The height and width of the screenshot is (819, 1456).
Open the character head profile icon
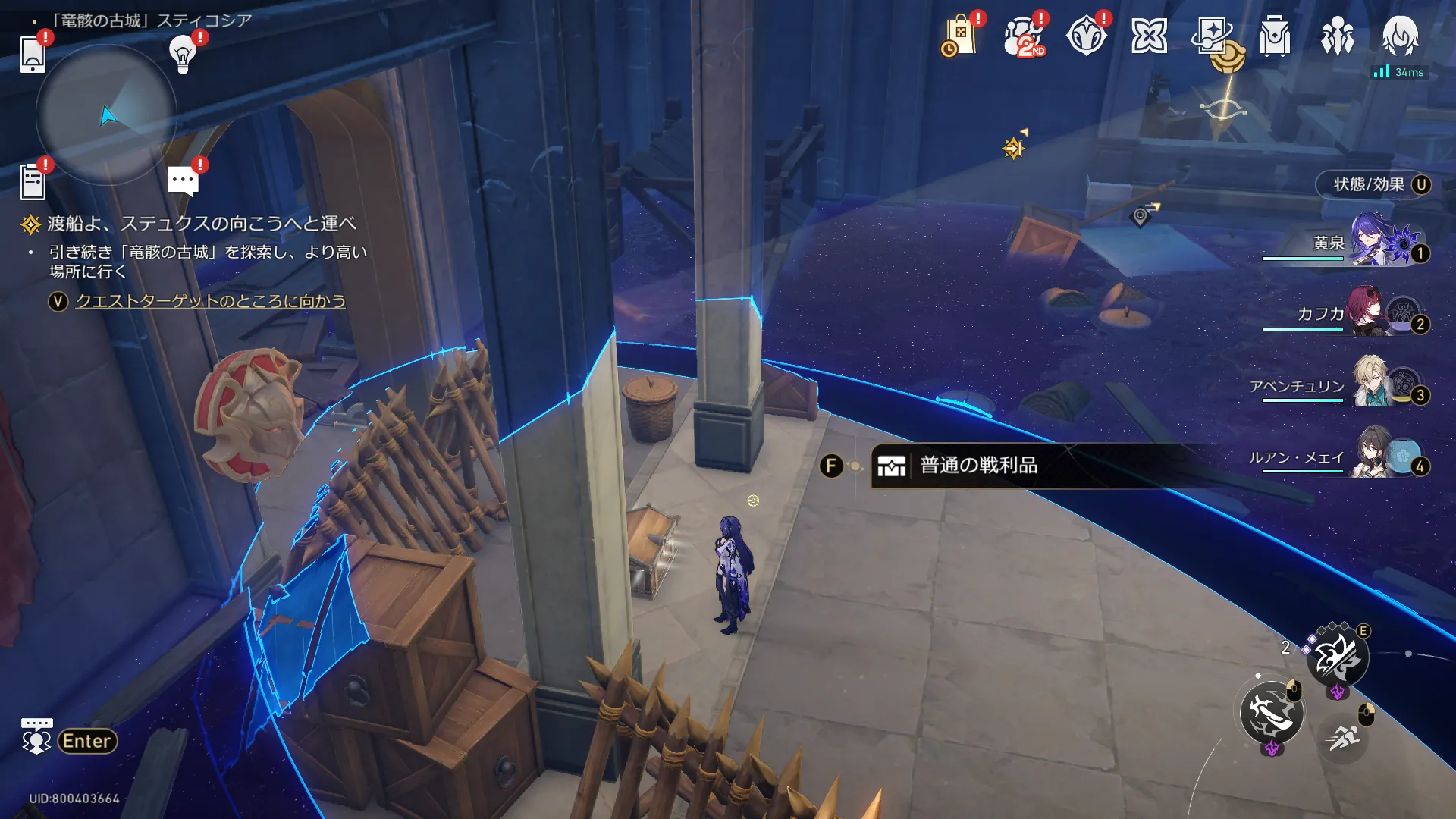(x=1400, y=35)
